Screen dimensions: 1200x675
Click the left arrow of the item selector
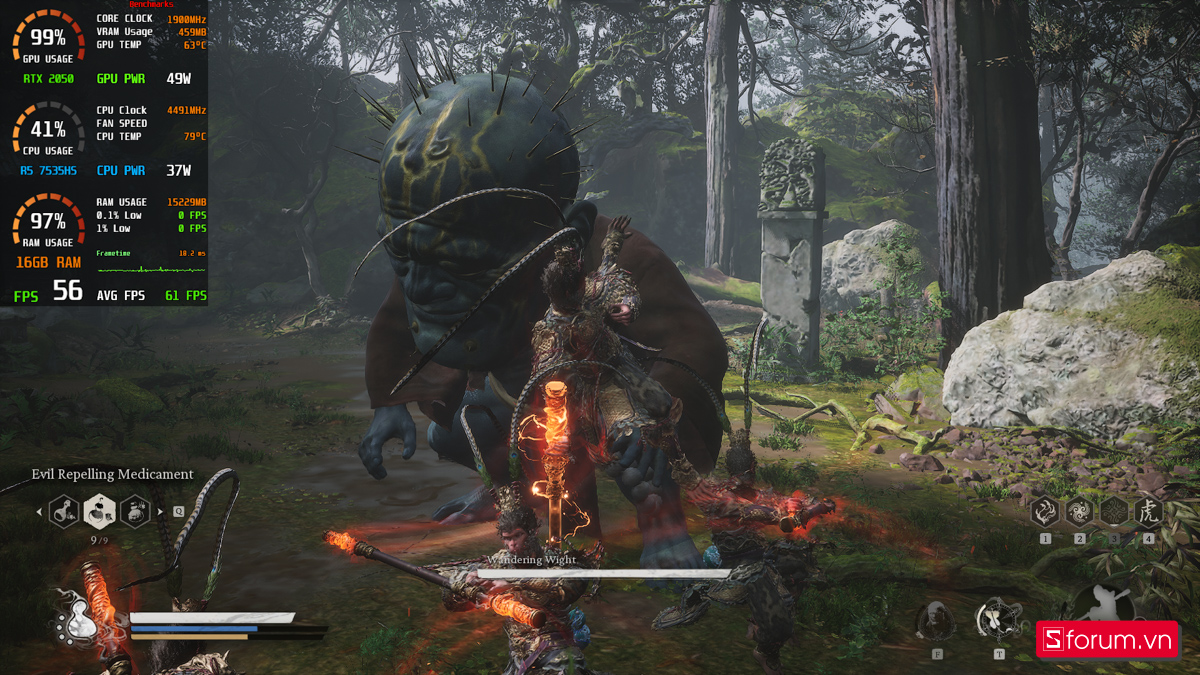(39, 512)
